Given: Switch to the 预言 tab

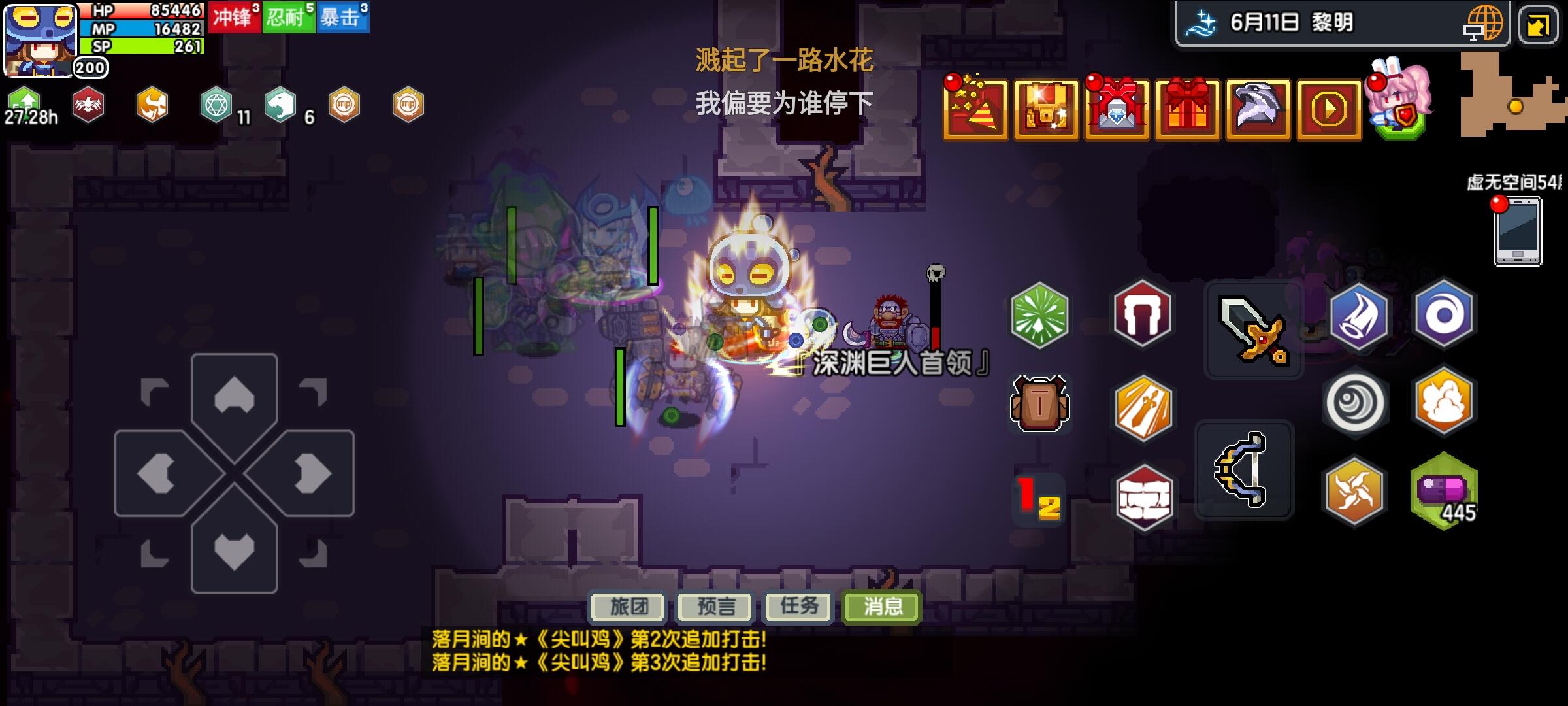Looking at the screenshot, I should (x=715, y=607).
